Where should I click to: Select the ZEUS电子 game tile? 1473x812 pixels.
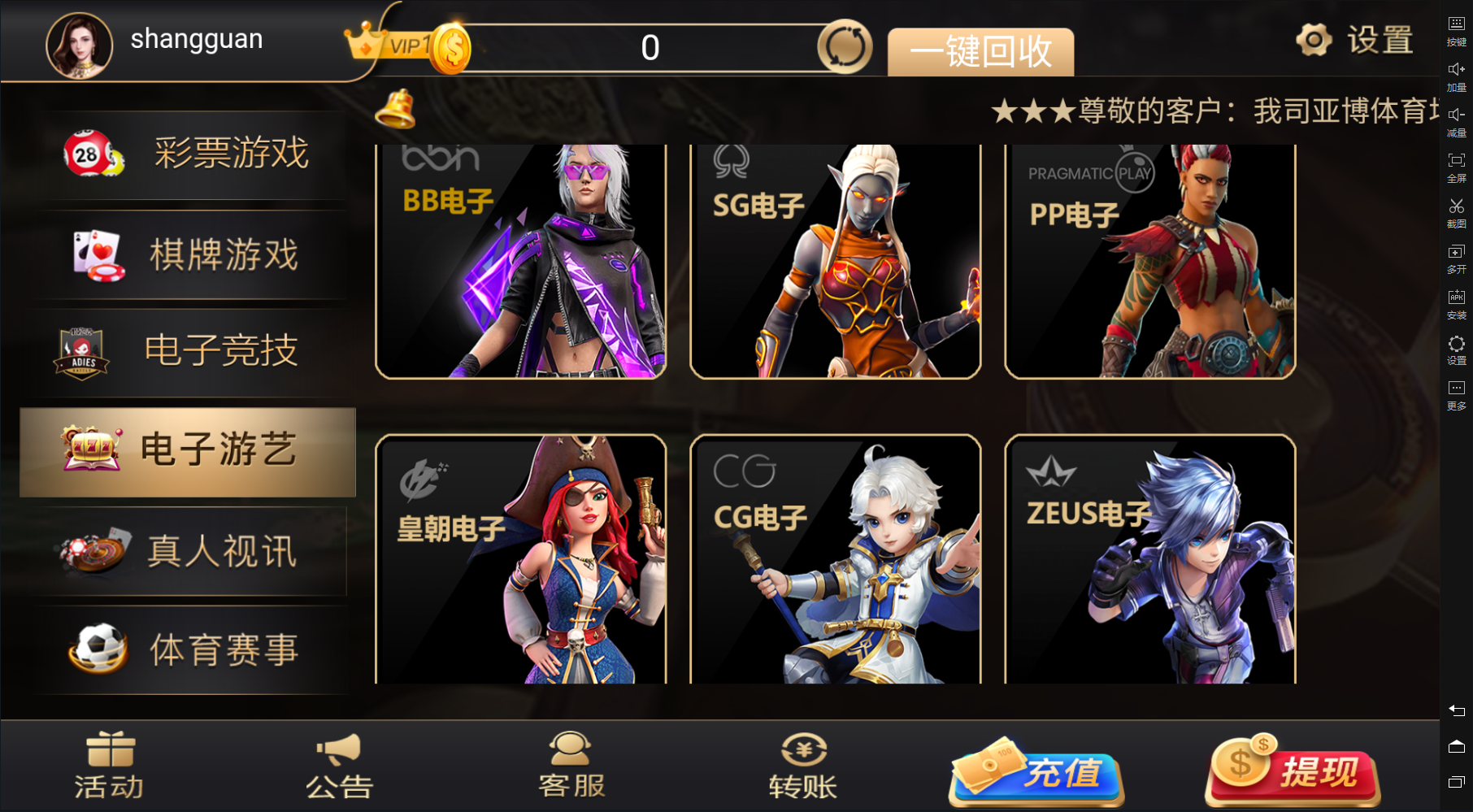1149,559
